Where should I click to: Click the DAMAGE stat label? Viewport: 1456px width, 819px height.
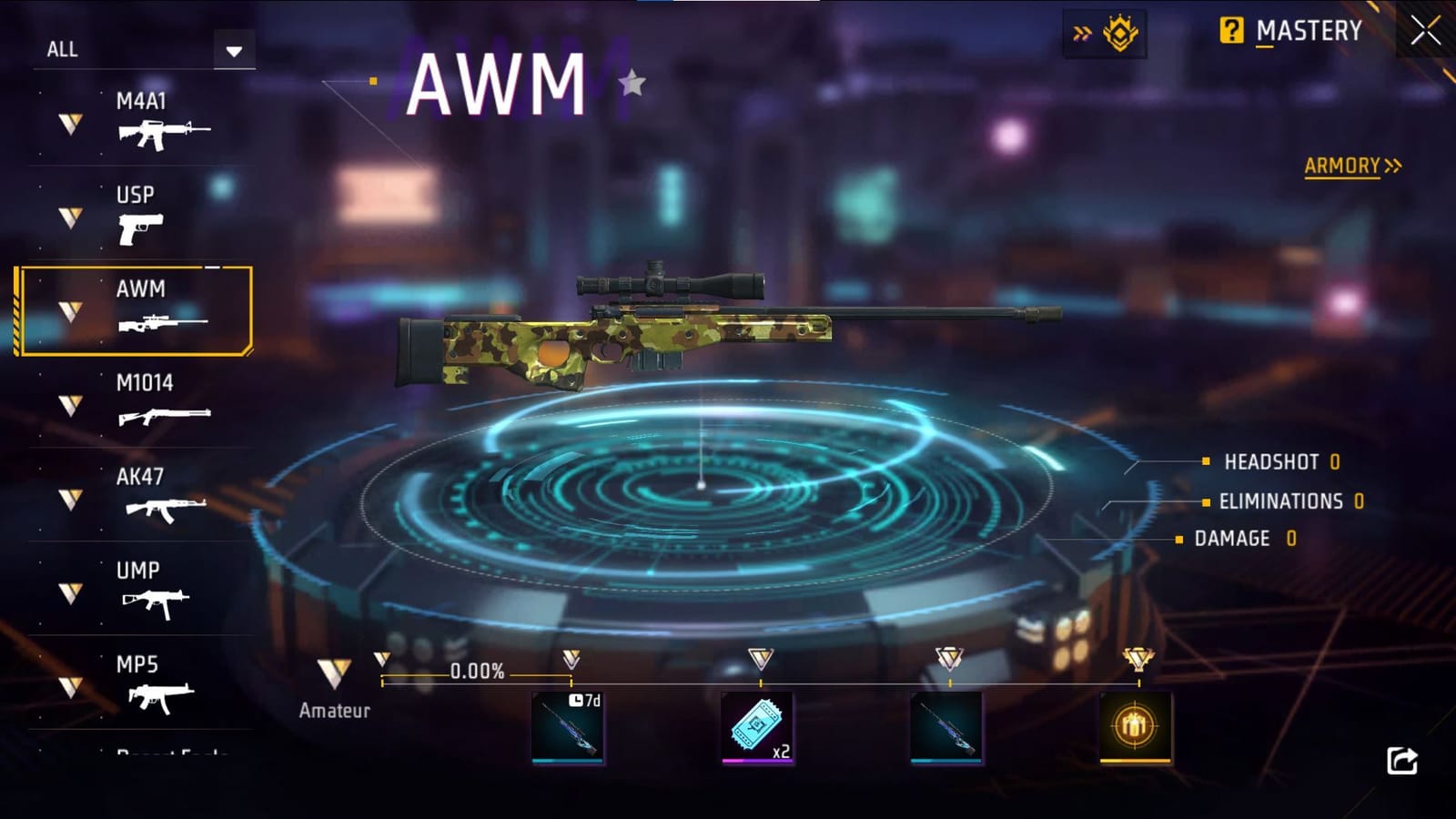1232,538
